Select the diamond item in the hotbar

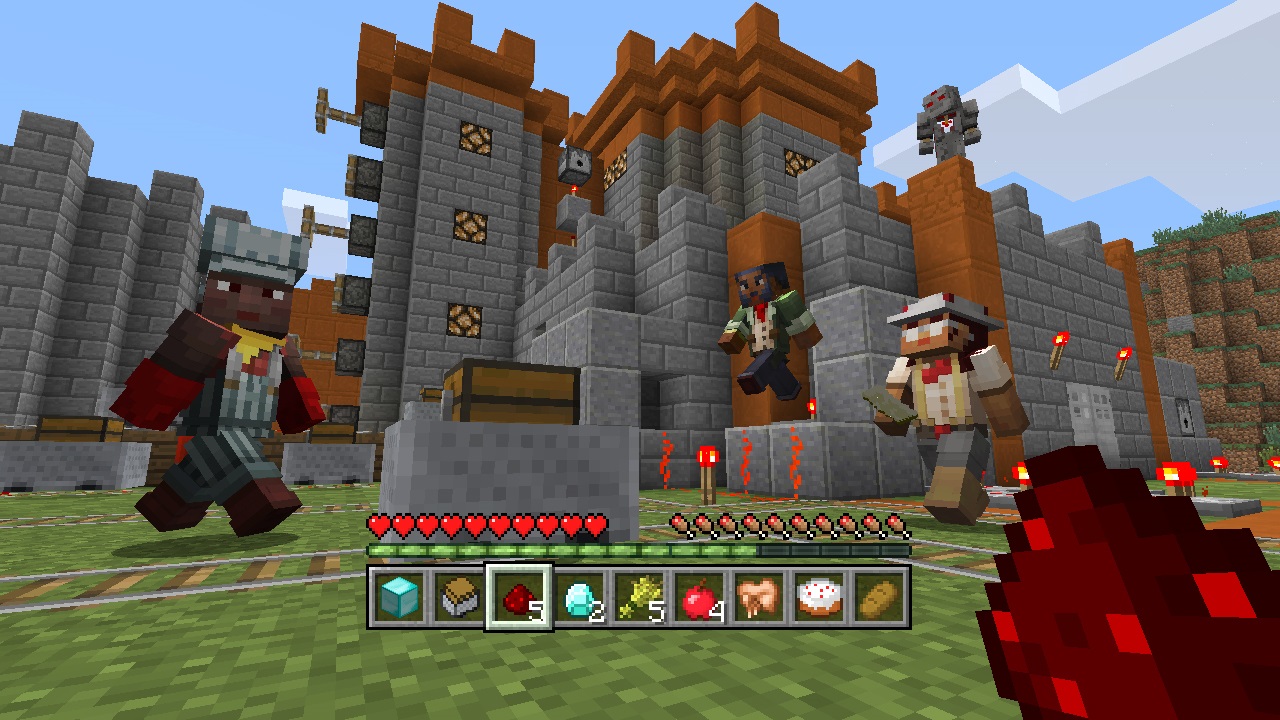pos(578,600)
